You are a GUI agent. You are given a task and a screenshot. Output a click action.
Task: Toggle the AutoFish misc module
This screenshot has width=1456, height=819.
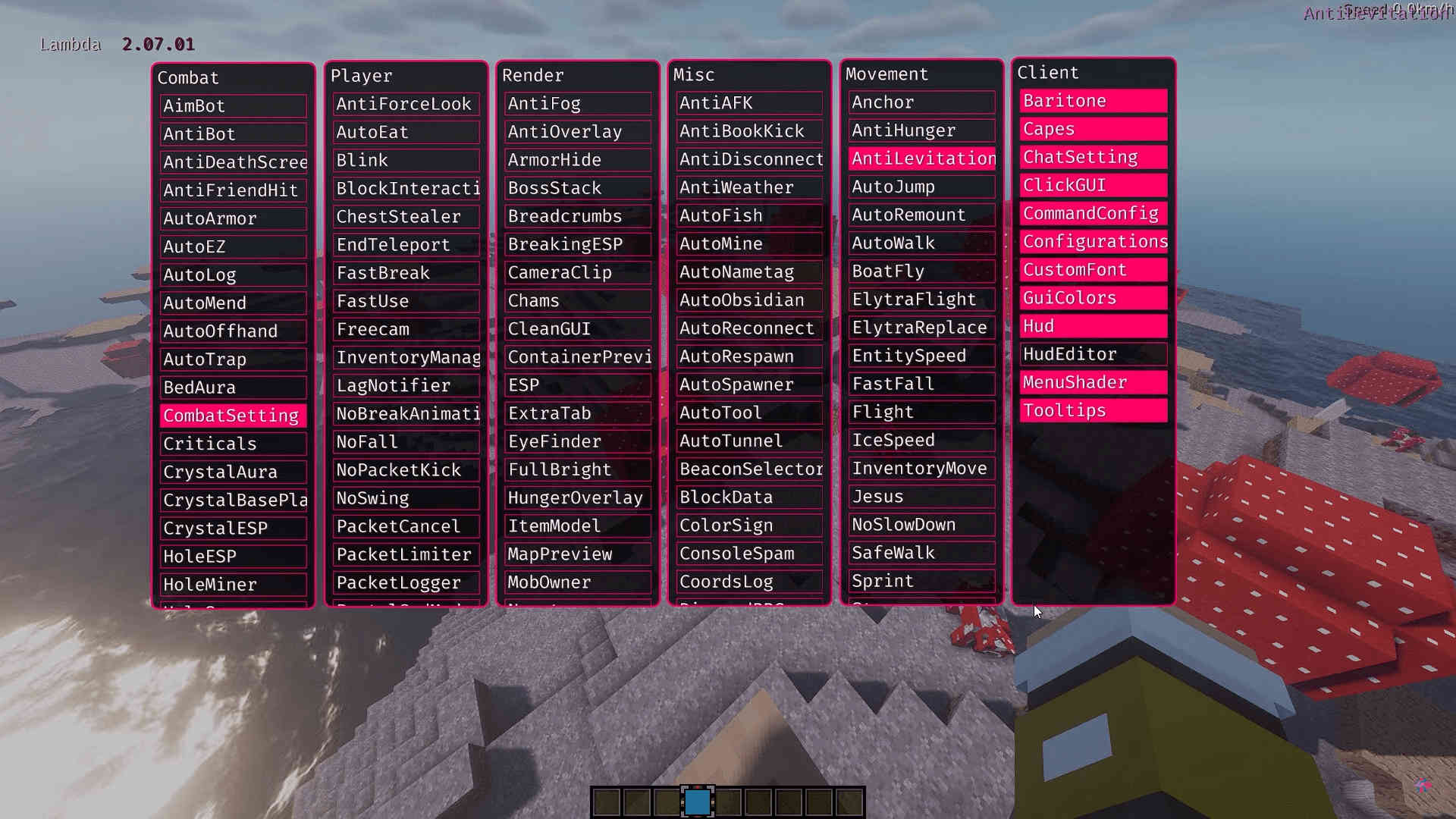pyautogui.click(x=748, y=215)
